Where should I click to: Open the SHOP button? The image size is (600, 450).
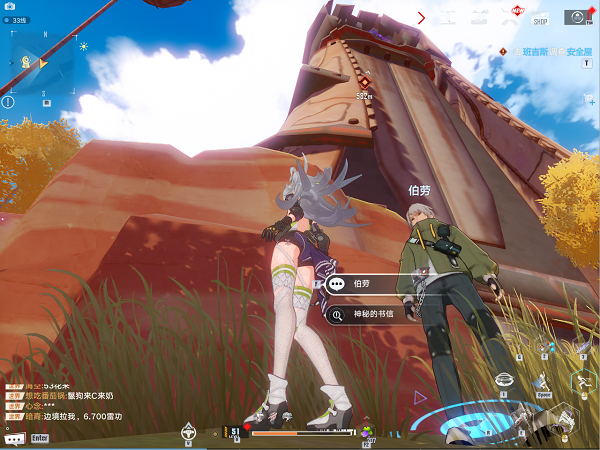[x=540, y=17]
